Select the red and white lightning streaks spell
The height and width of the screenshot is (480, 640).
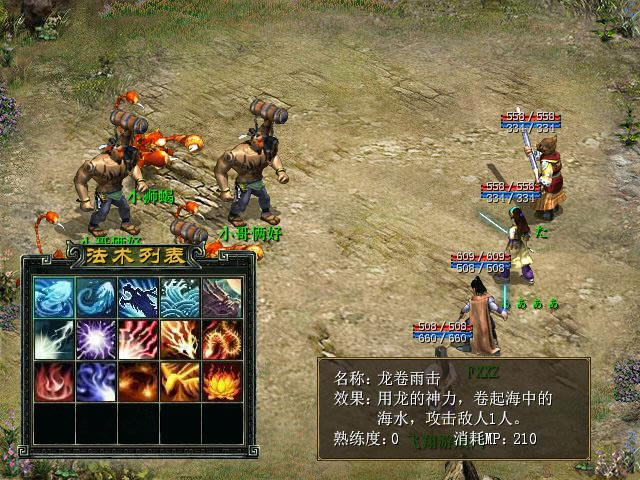tap(136, 339)
